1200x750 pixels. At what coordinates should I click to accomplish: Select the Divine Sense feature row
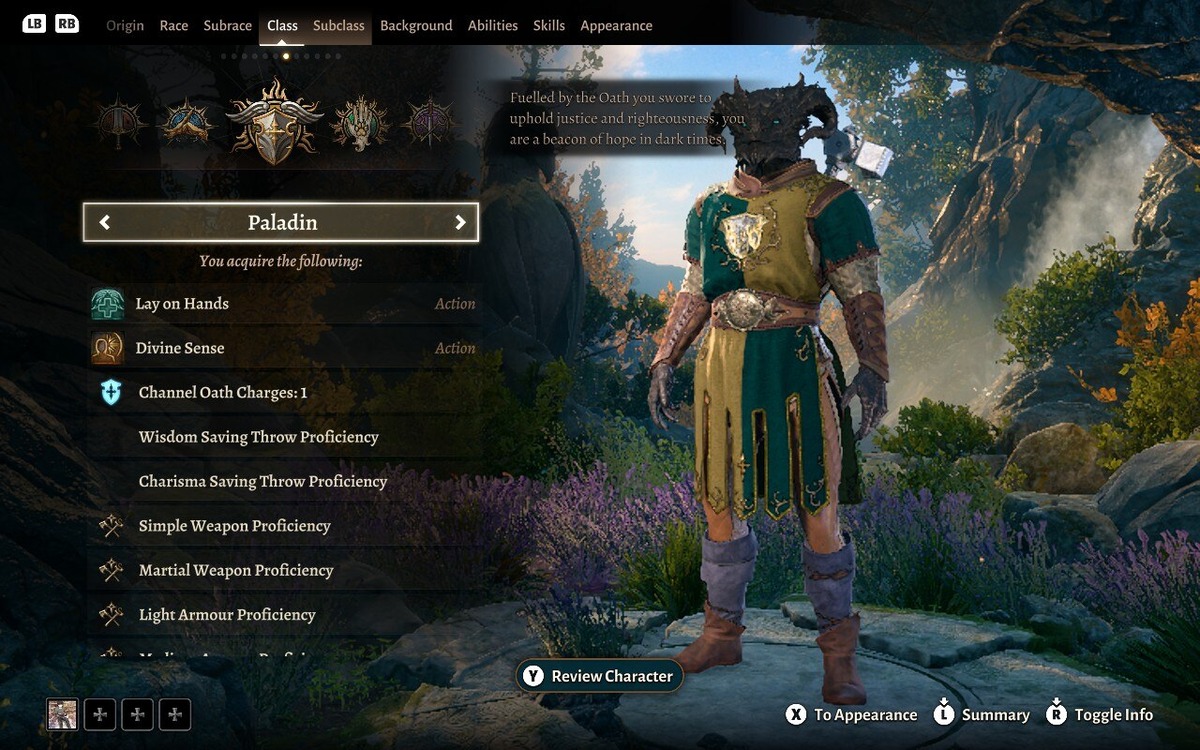pos(283,348)
